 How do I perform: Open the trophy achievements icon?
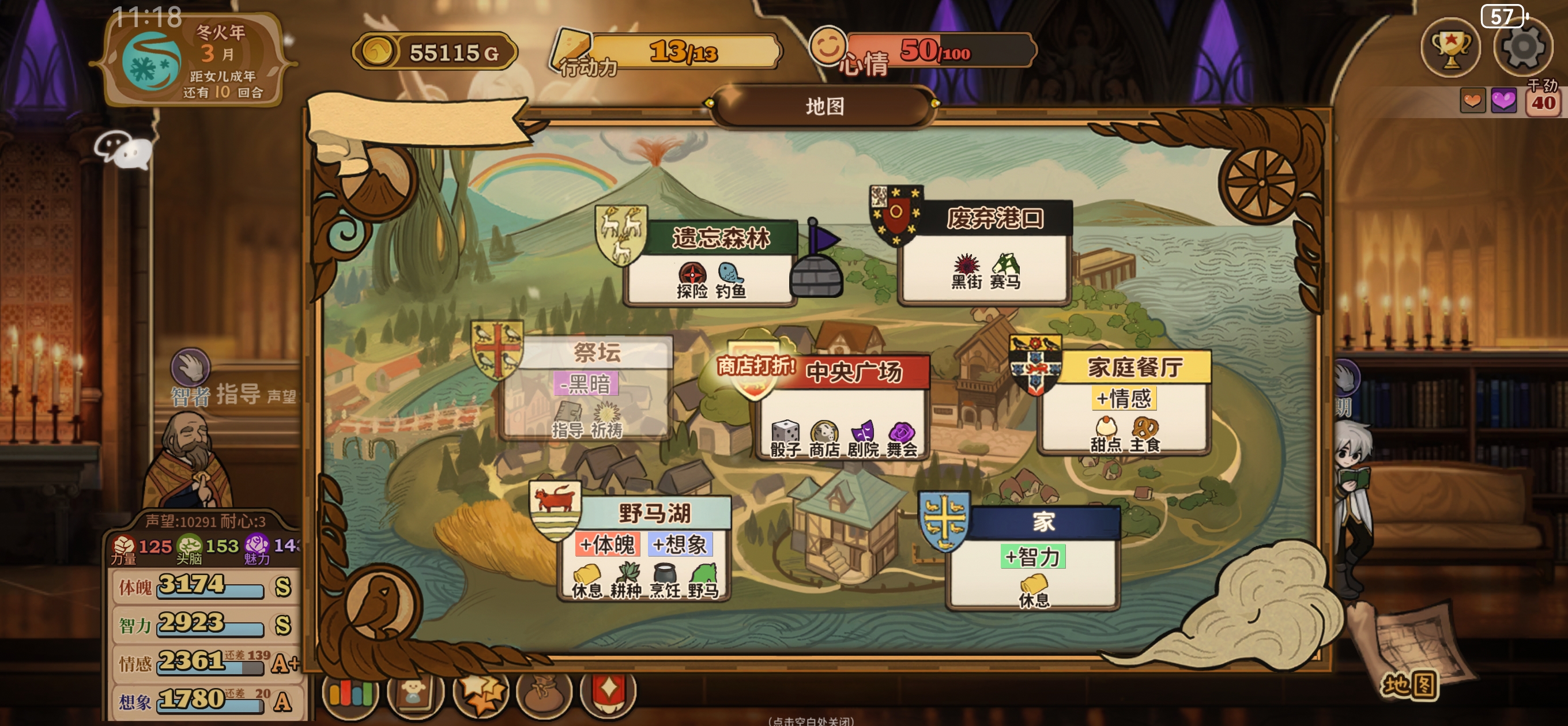pos(1450,48)
